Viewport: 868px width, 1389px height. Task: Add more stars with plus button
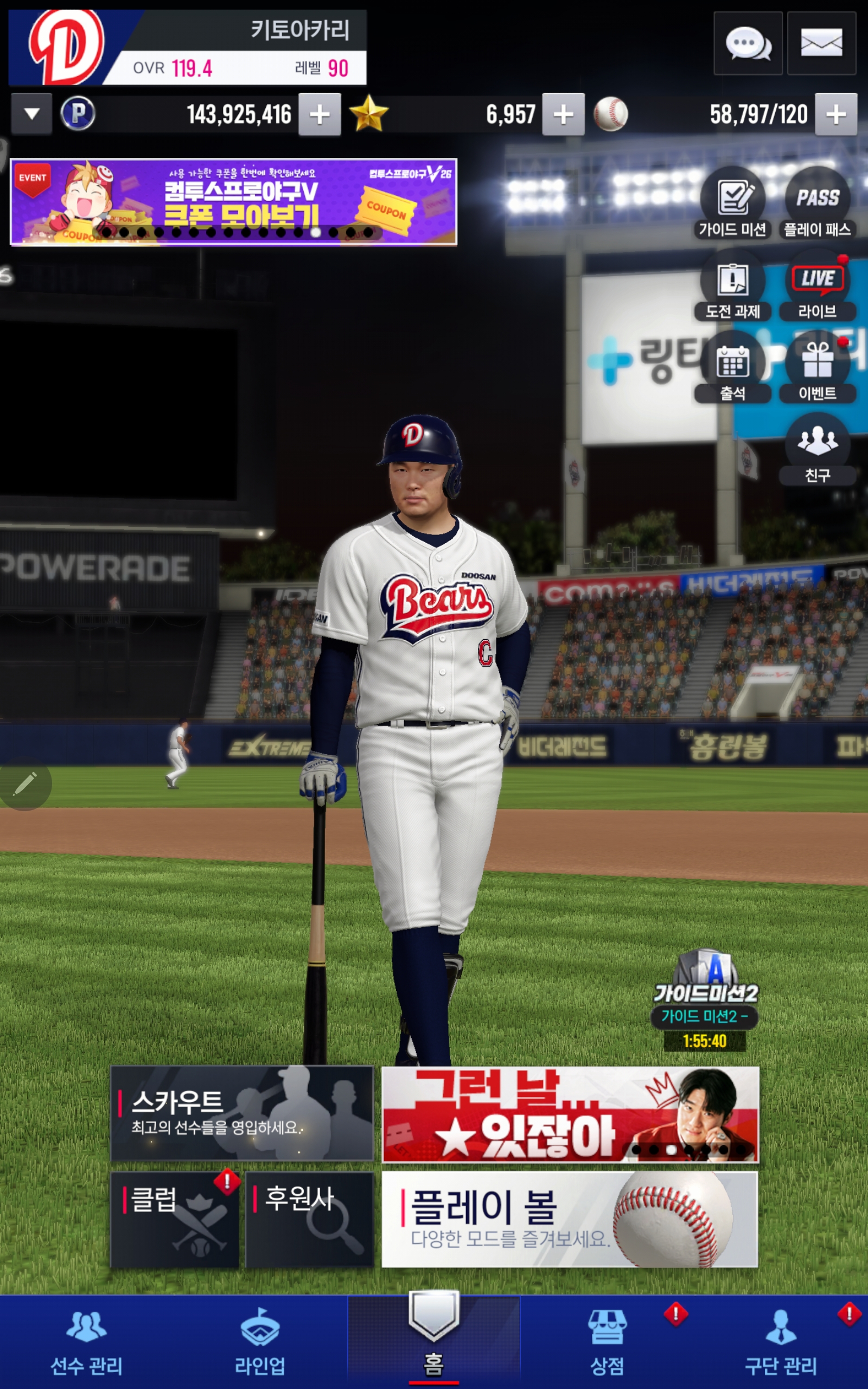[563, 114]
